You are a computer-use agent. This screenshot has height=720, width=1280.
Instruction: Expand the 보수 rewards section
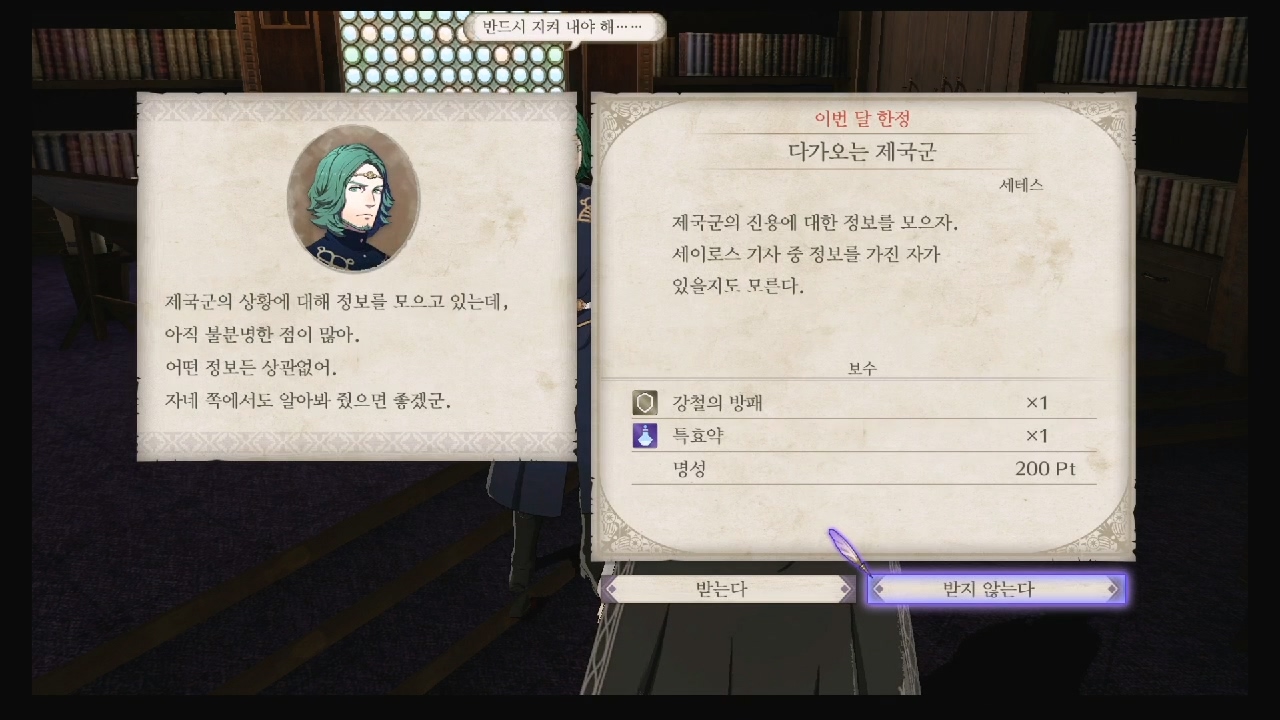(862, 367)
